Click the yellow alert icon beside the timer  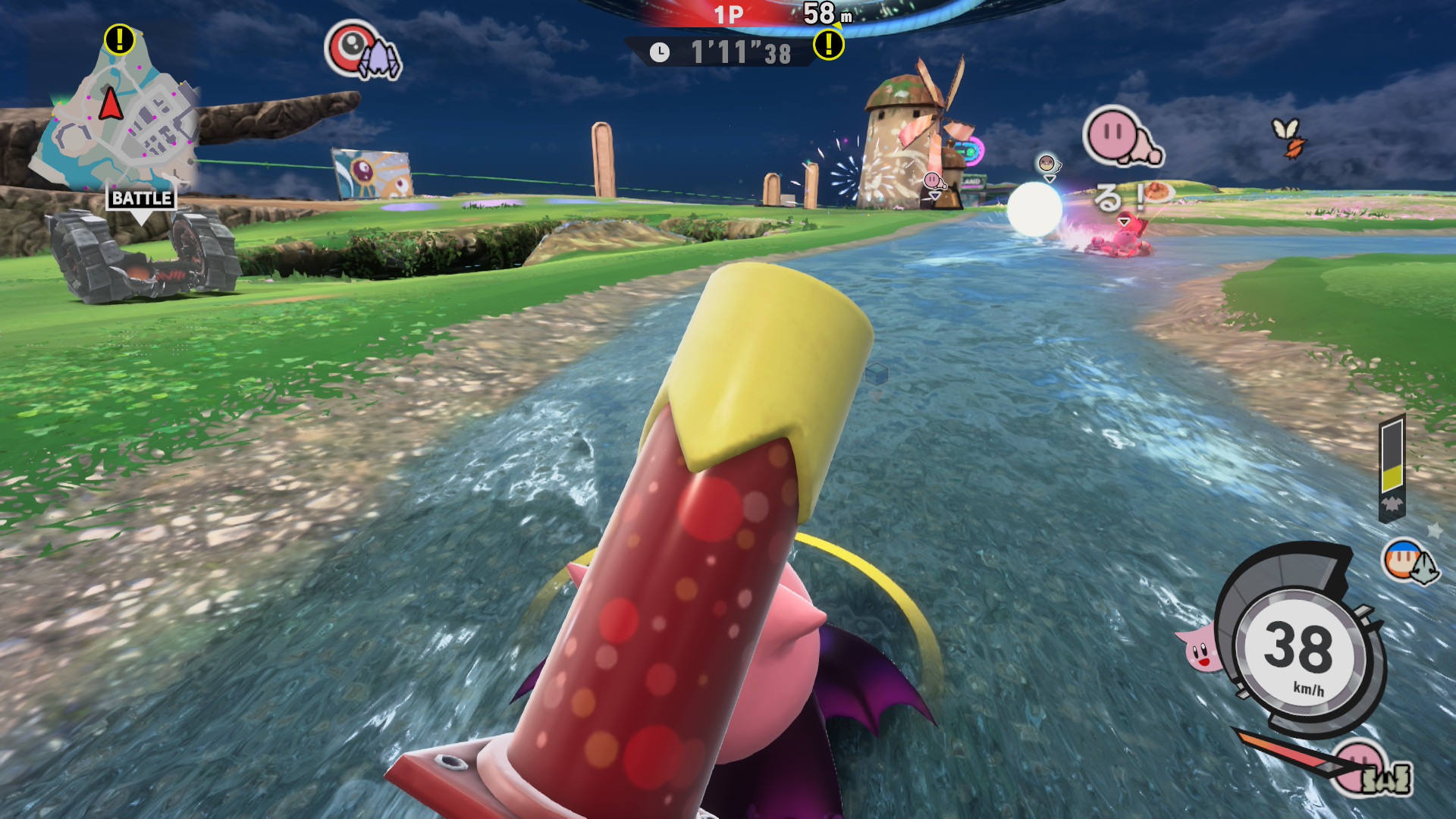[828, 45]
